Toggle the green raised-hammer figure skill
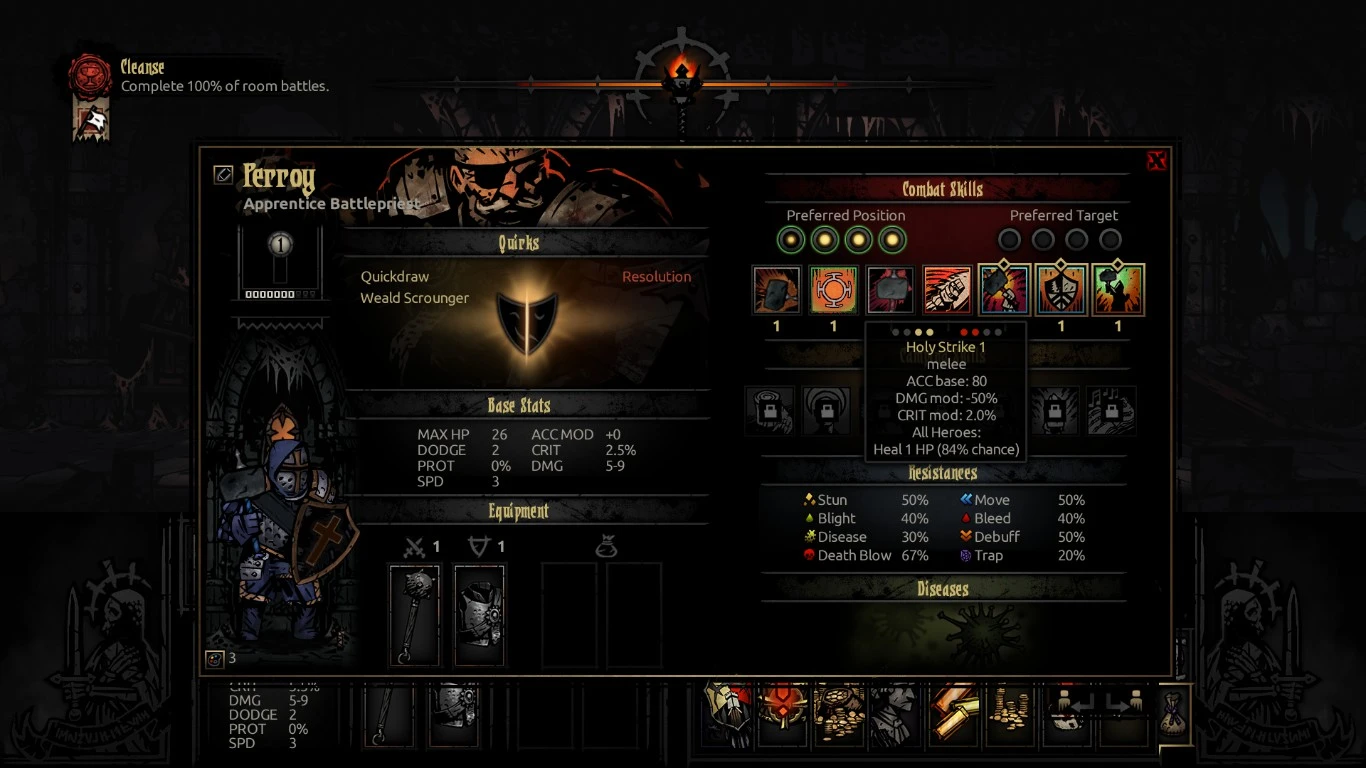1366x768 pixels. pos(1118,290)
